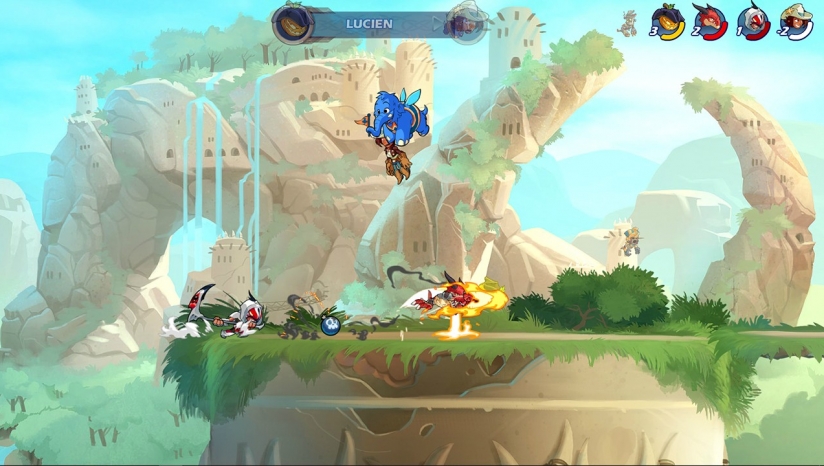Select the white-hooded player portrait with 1 stock
This screenshot has height=466, width=824.
click(752, 20)
